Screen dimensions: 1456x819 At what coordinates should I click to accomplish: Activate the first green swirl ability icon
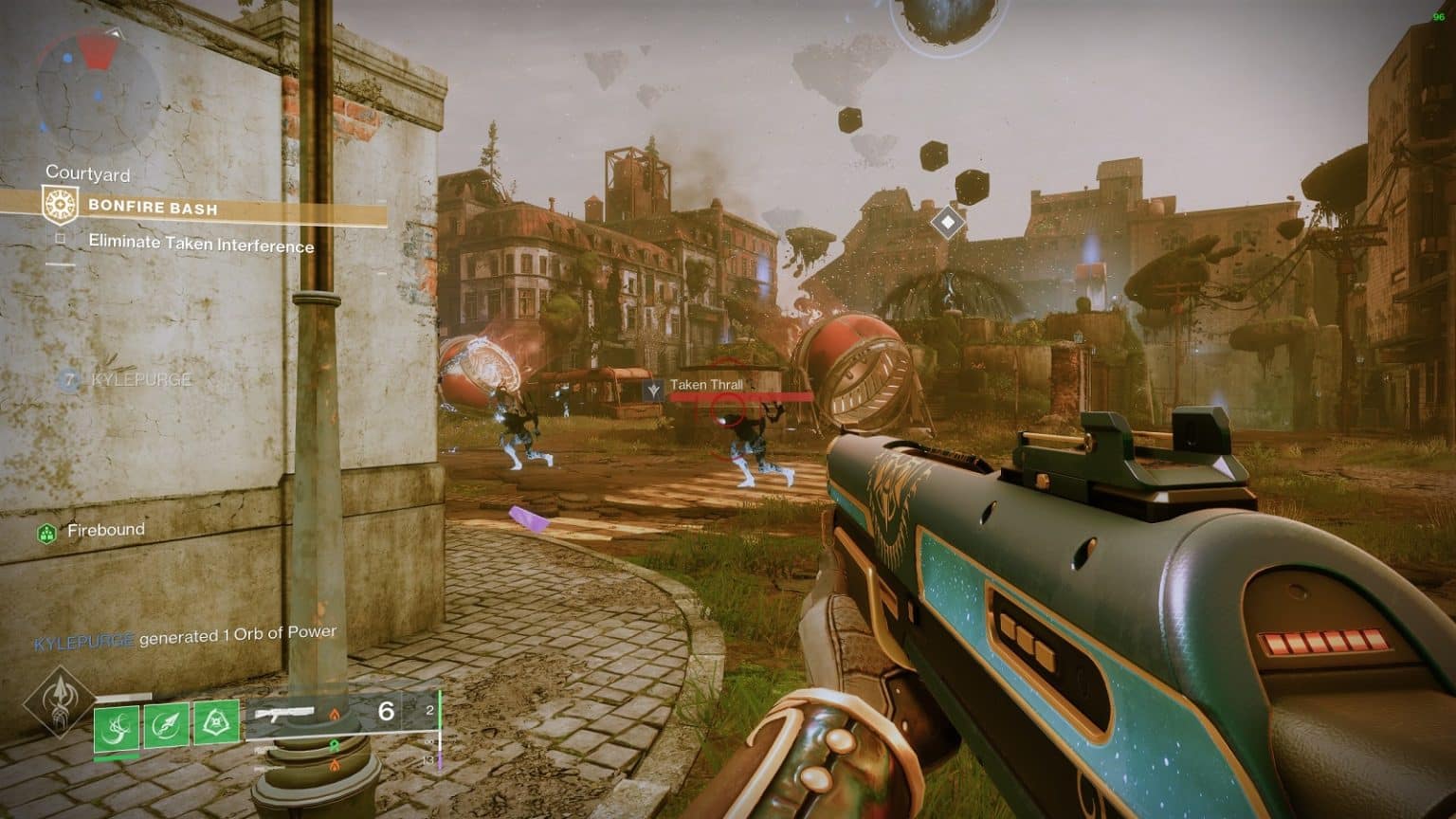click(x=117, y=728)
